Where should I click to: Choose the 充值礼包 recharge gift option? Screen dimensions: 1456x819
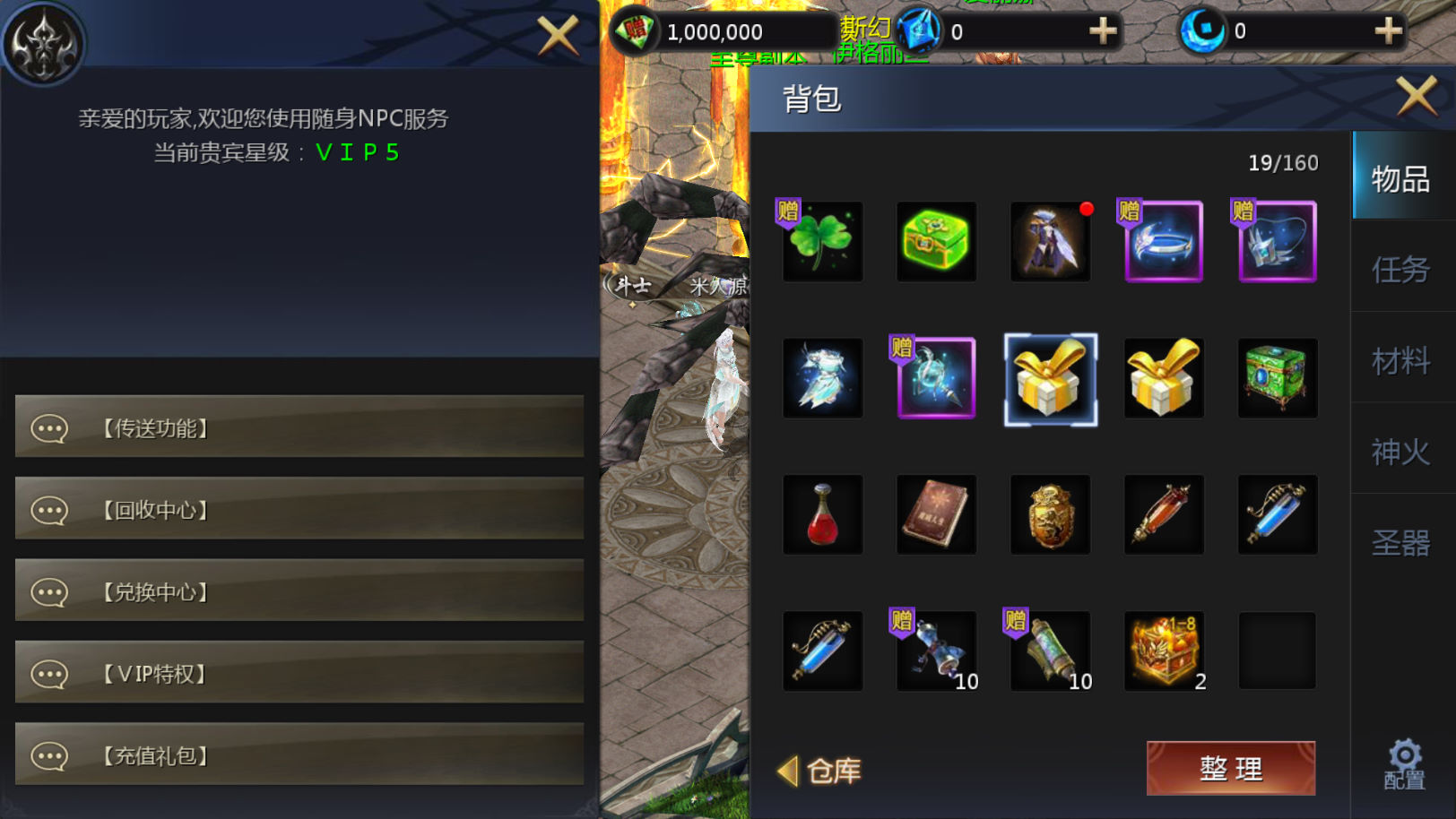[x=299, y=755]
